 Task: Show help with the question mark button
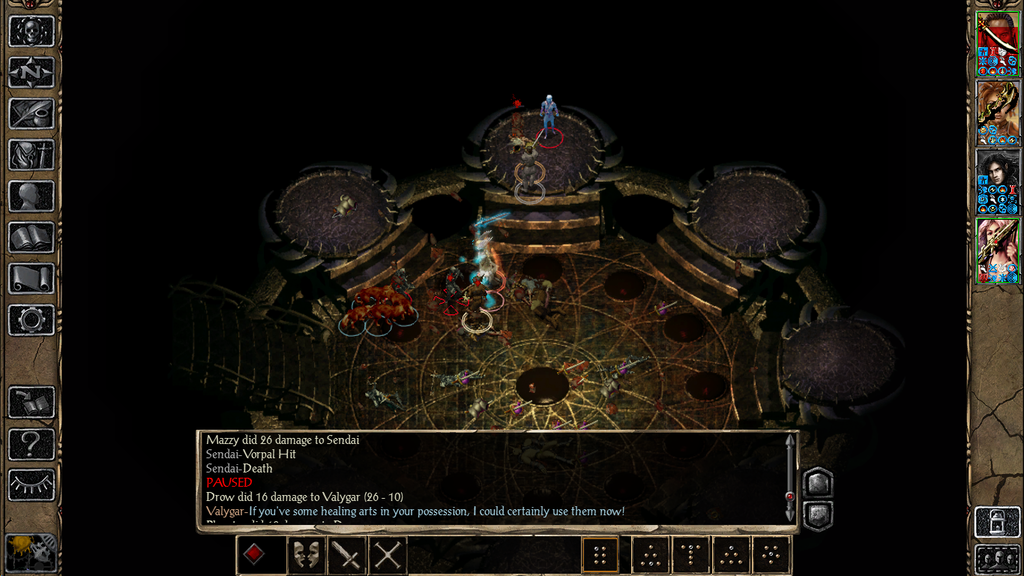31,443
